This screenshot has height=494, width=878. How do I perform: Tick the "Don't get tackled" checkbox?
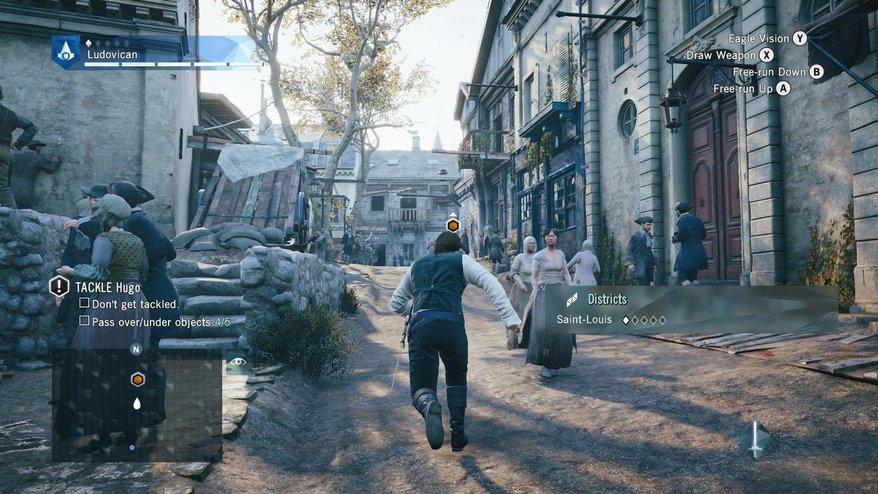tap(84, 303)
